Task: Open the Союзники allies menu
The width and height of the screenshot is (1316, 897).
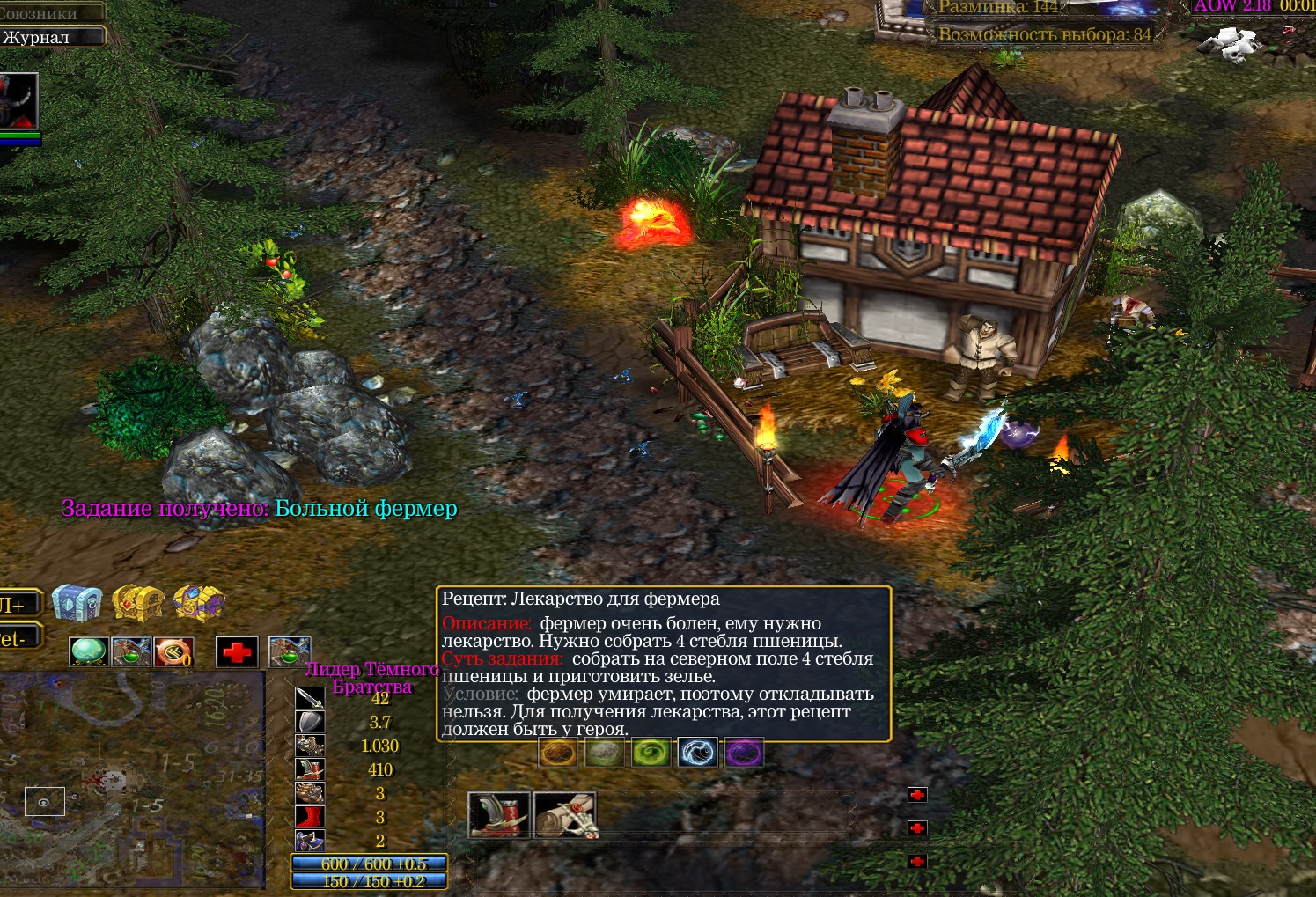Action: [48, 12]
